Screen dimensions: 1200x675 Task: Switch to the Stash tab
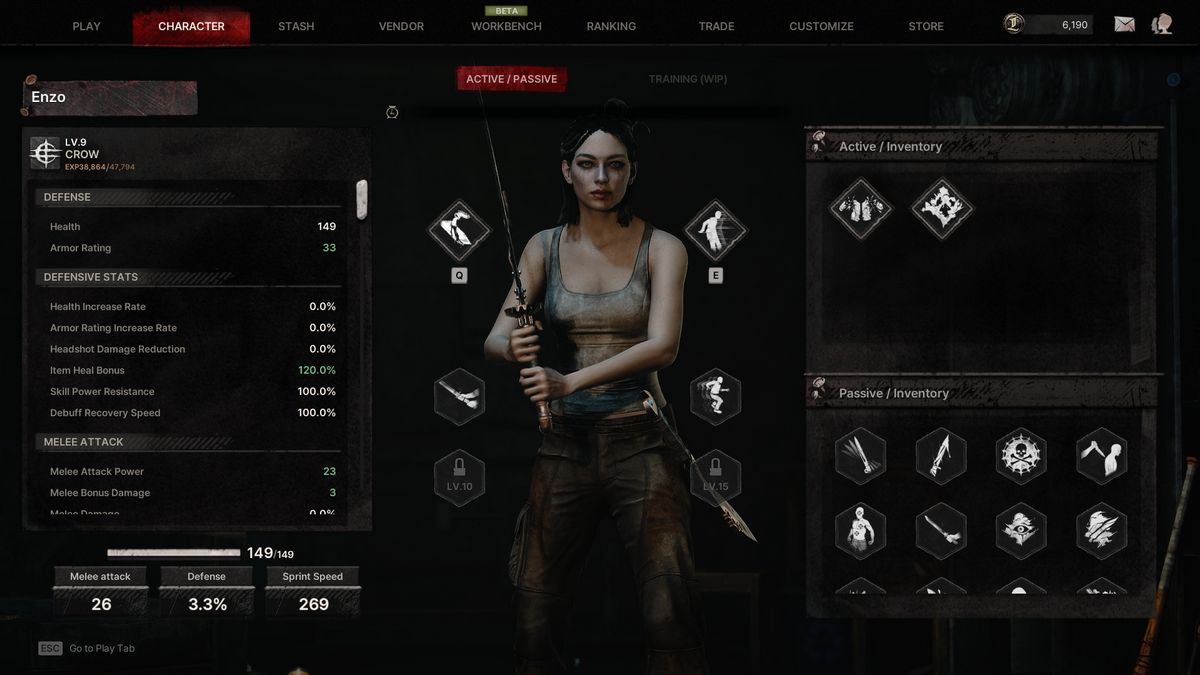tap(296, 26)
